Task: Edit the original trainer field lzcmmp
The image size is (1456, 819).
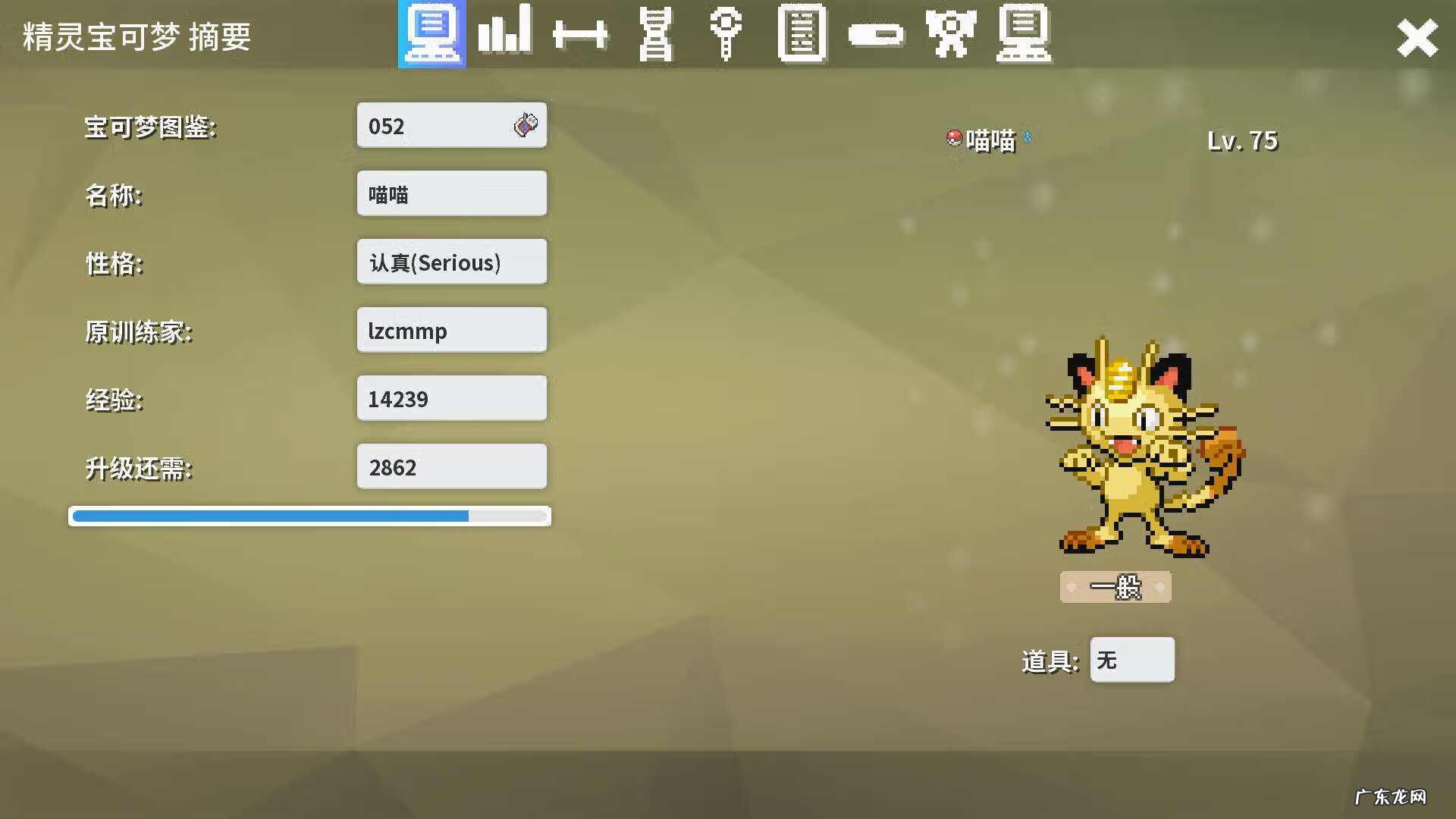Action: 451,331
